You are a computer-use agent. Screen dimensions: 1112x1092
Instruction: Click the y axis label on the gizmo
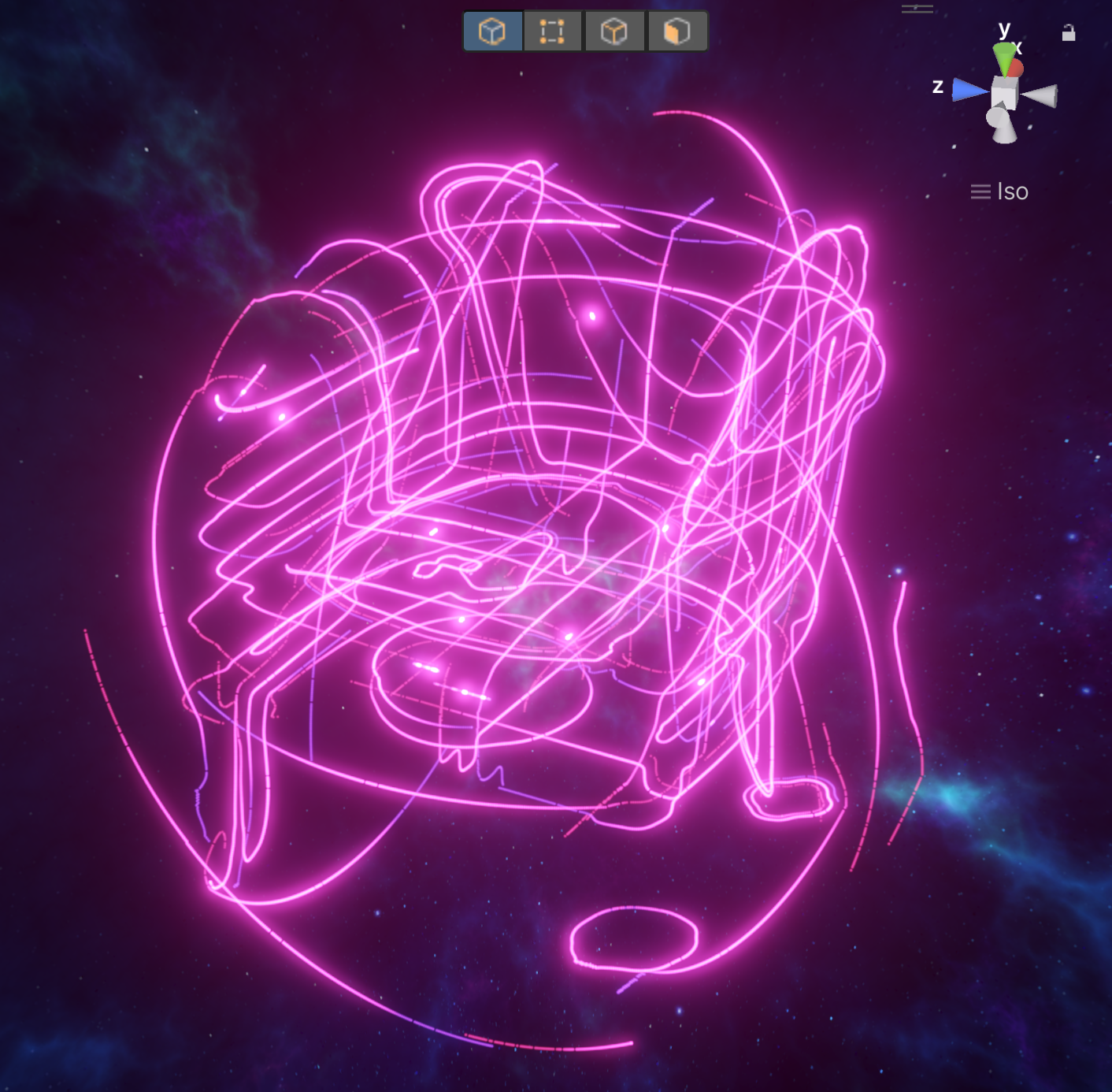click(x=1004, y=29)
